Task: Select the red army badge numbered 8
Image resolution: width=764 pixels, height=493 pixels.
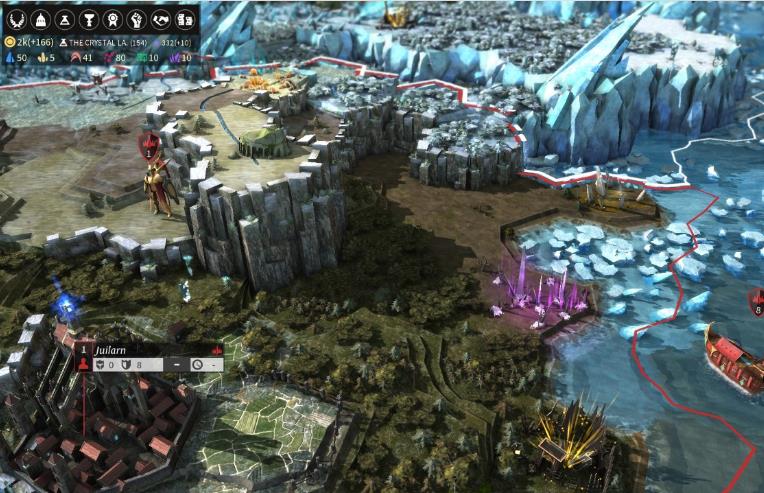Action: click(757, 302)
